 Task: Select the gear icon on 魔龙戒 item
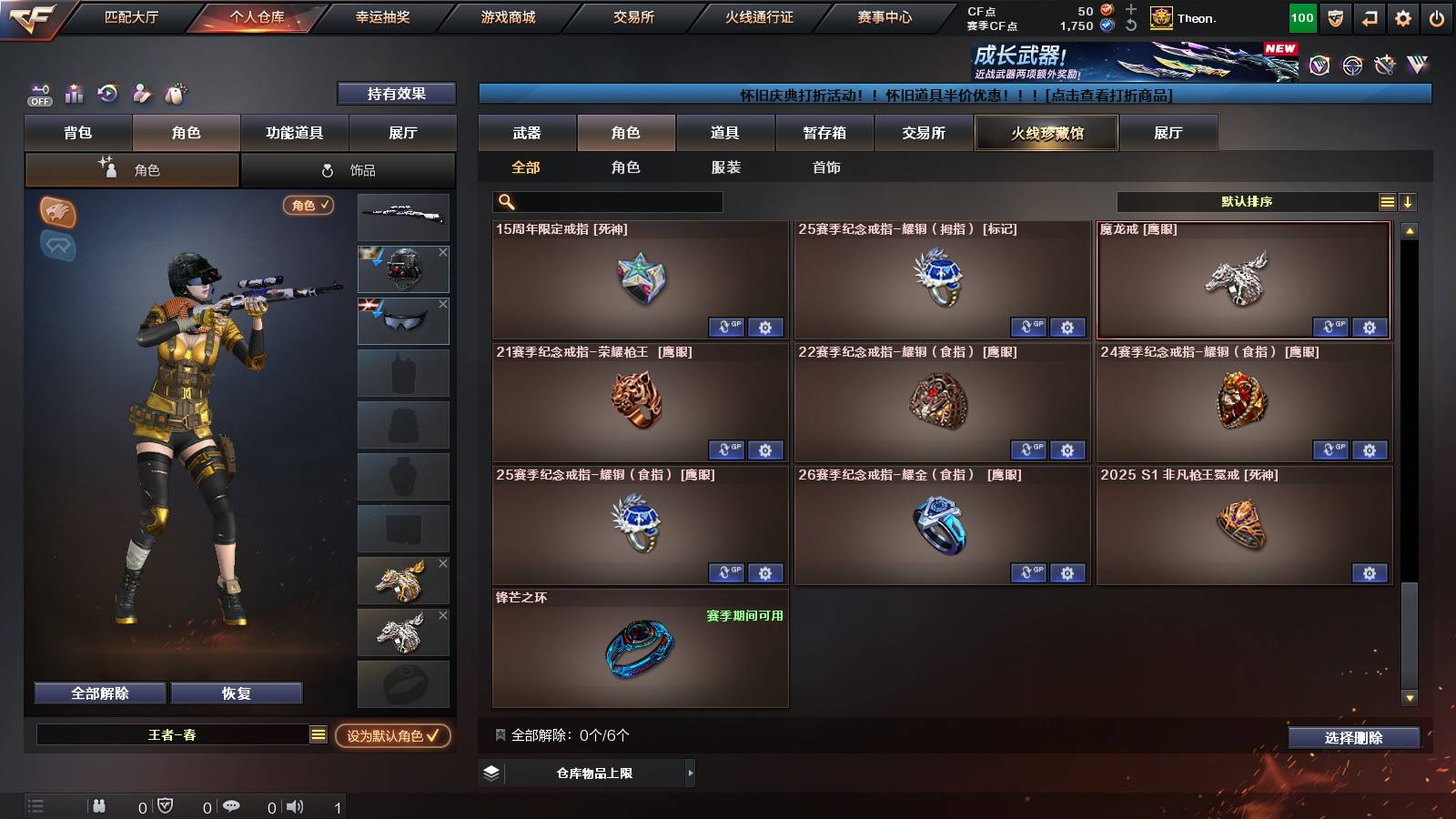[1370, 328]
